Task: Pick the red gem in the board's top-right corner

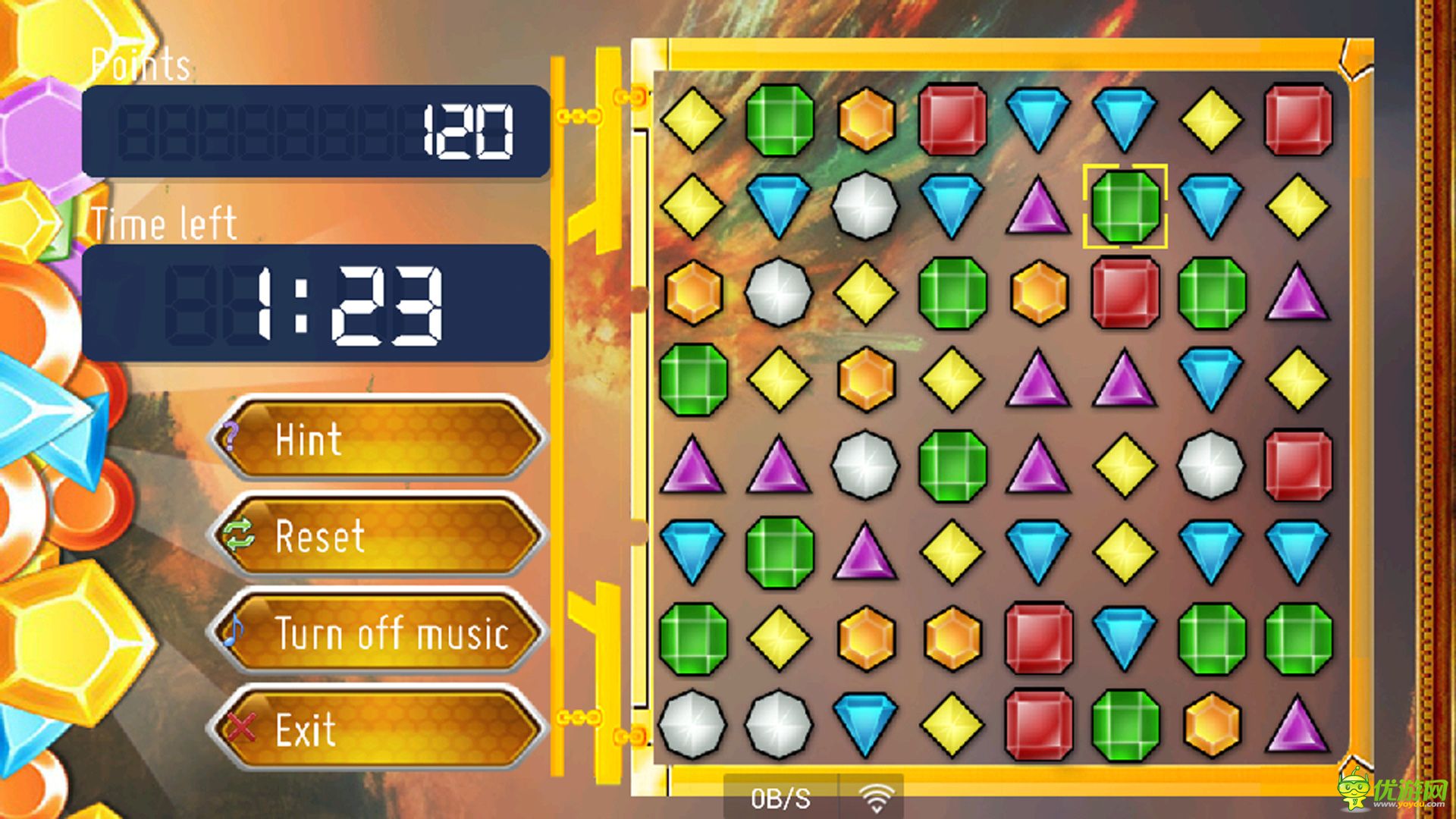Action: (x=1298, y=120)
